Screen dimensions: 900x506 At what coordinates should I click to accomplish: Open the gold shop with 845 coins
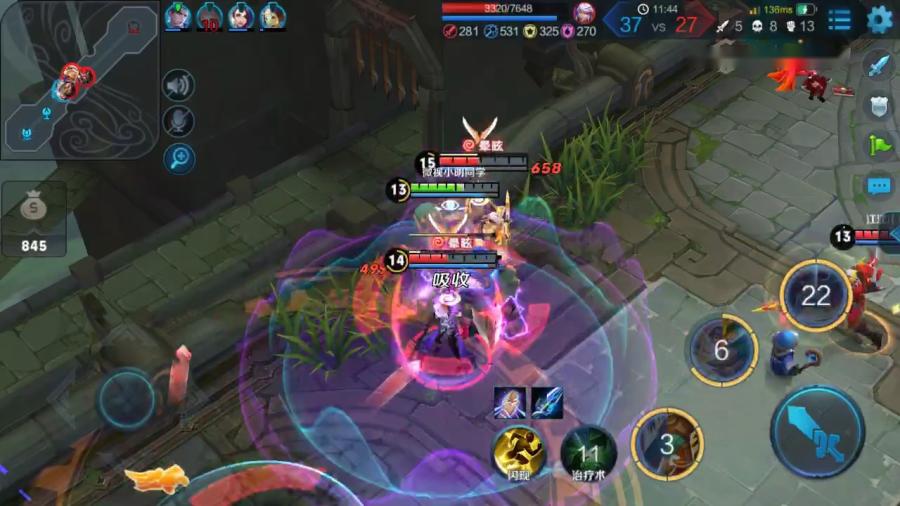[x=33, y=222]
